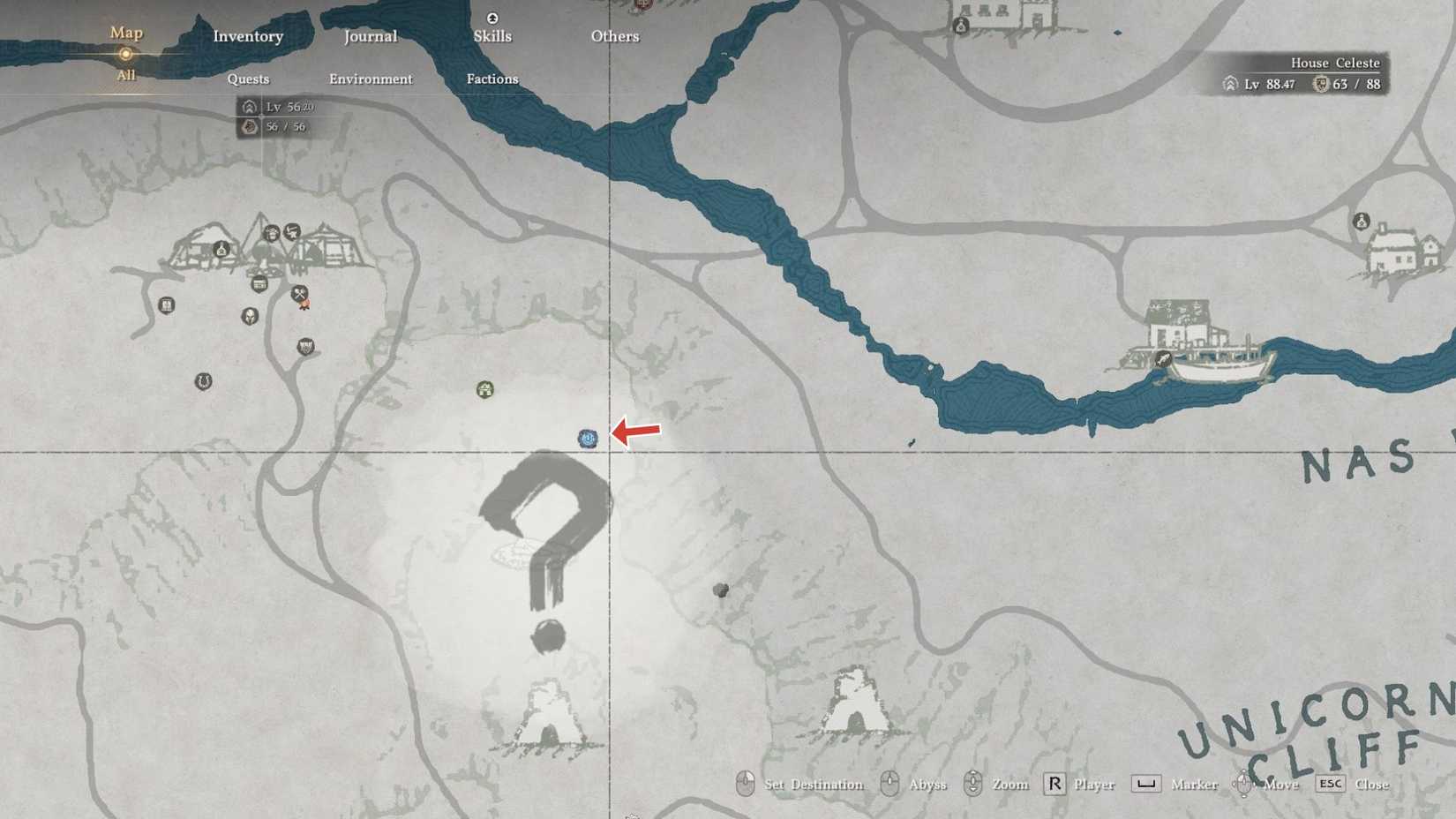Image resolution: width=1456 pixels, height=819 pixels.
Task: Select the blue marker pointed to by the red arrow
Action: pyautogui.click(x=589, y=437)
